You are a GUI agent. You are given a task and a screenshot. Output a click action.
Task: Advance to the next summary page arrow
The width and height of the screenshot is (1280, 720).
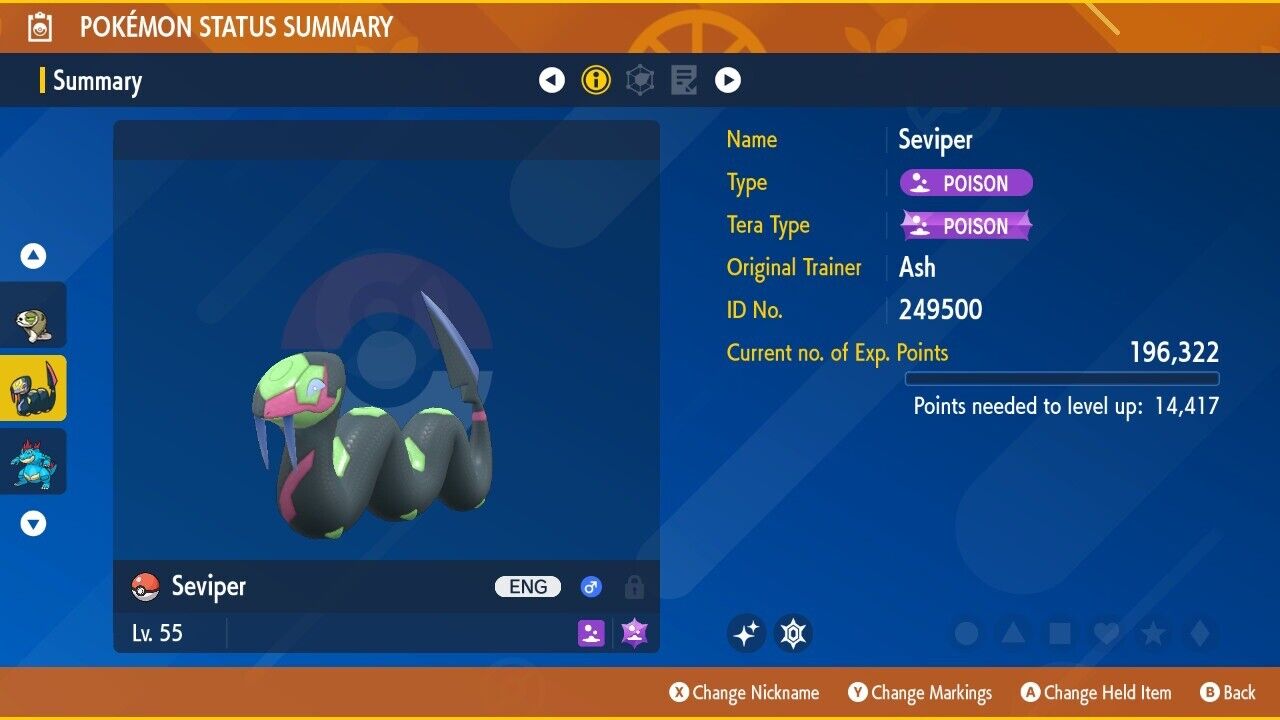pos(728,80)
